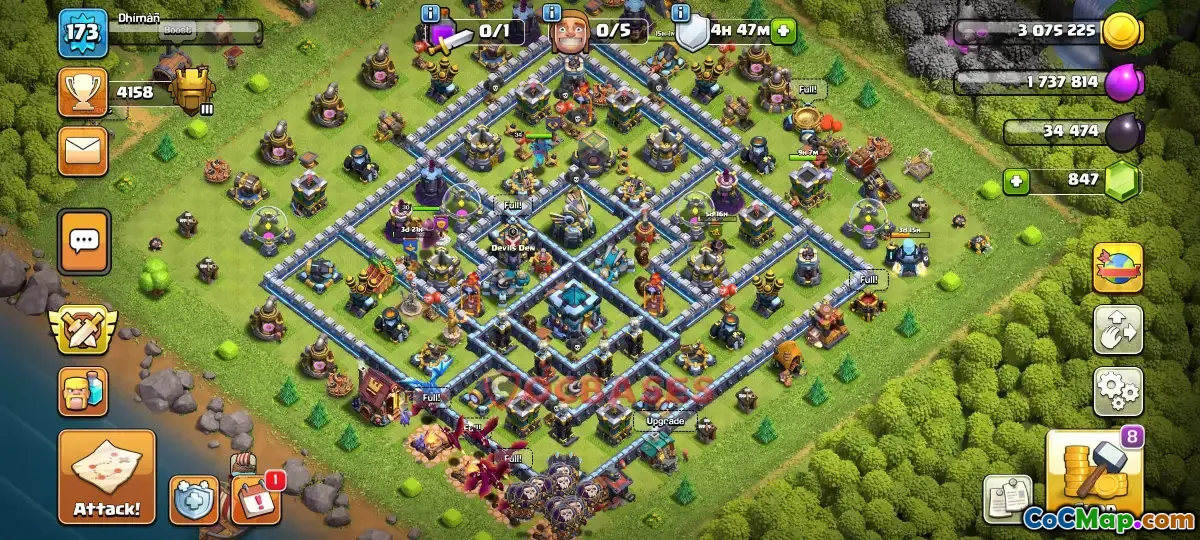Screen dimensions: 1200x540
Task: Open the events calendar with notification
Action: [255, 499]
